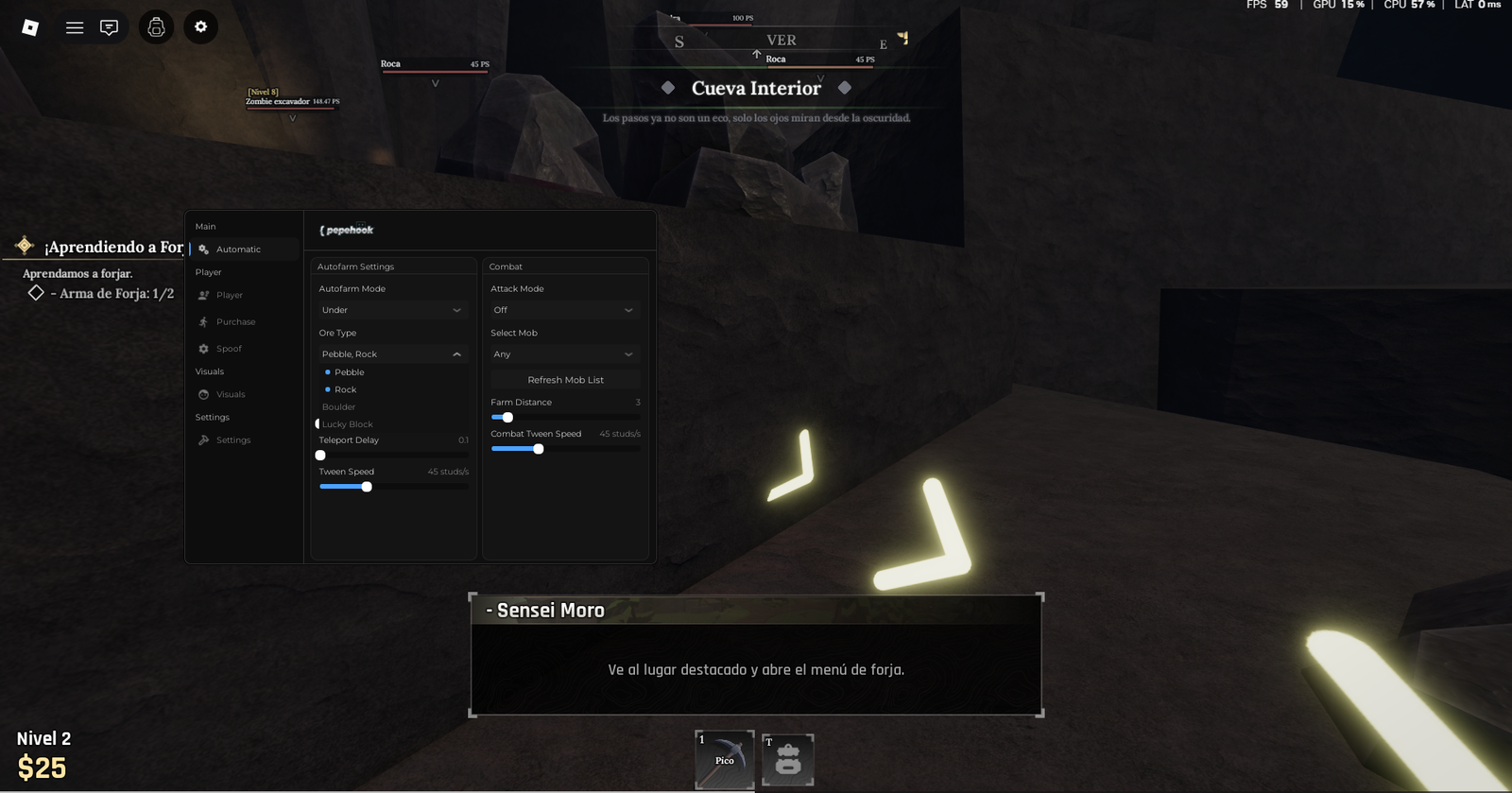Adjust the Farm Distance slider

point(507,417)
